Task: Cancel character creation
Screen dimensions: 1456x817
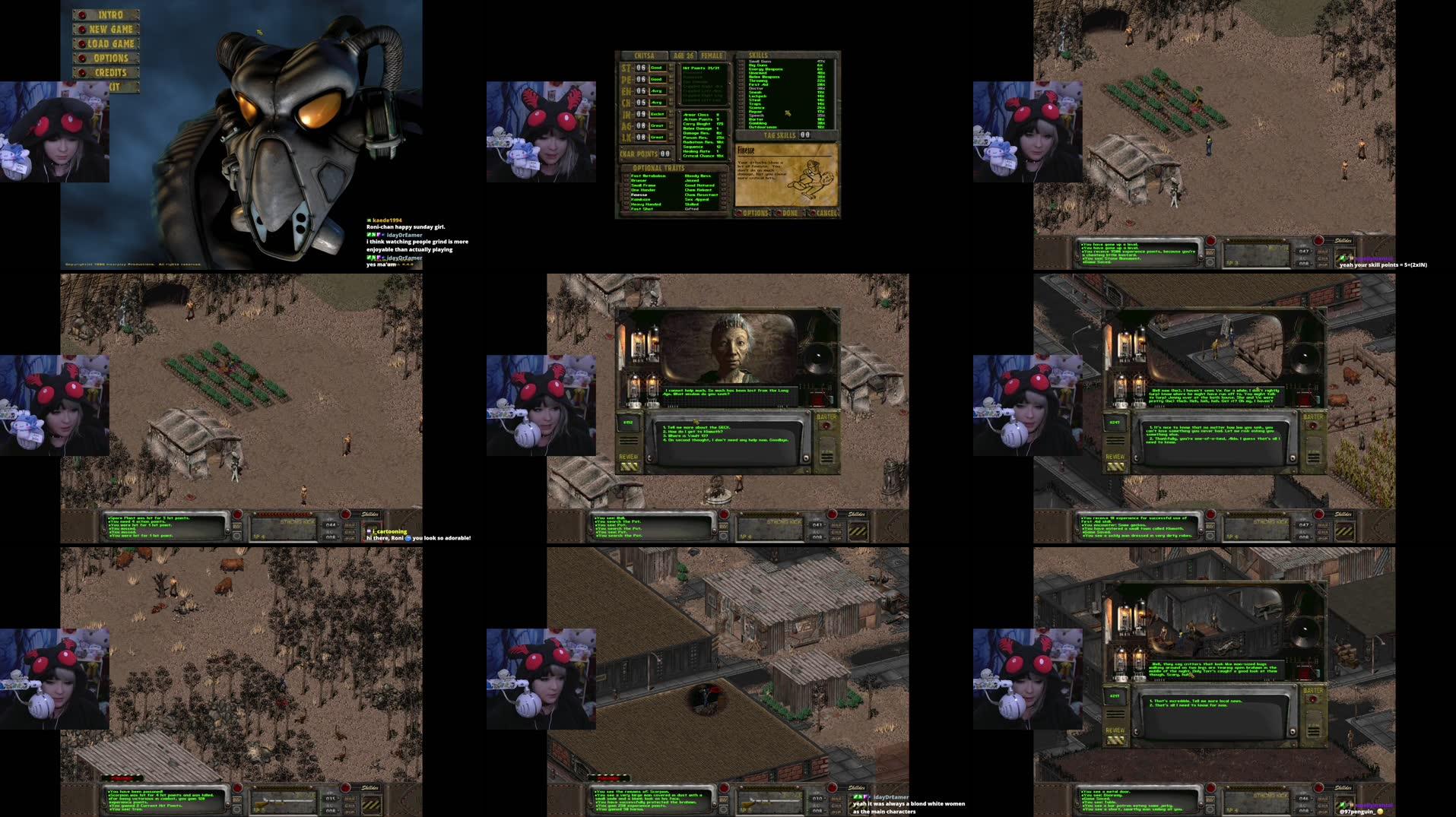Action: pyautogui.click(x=825, y=214)
